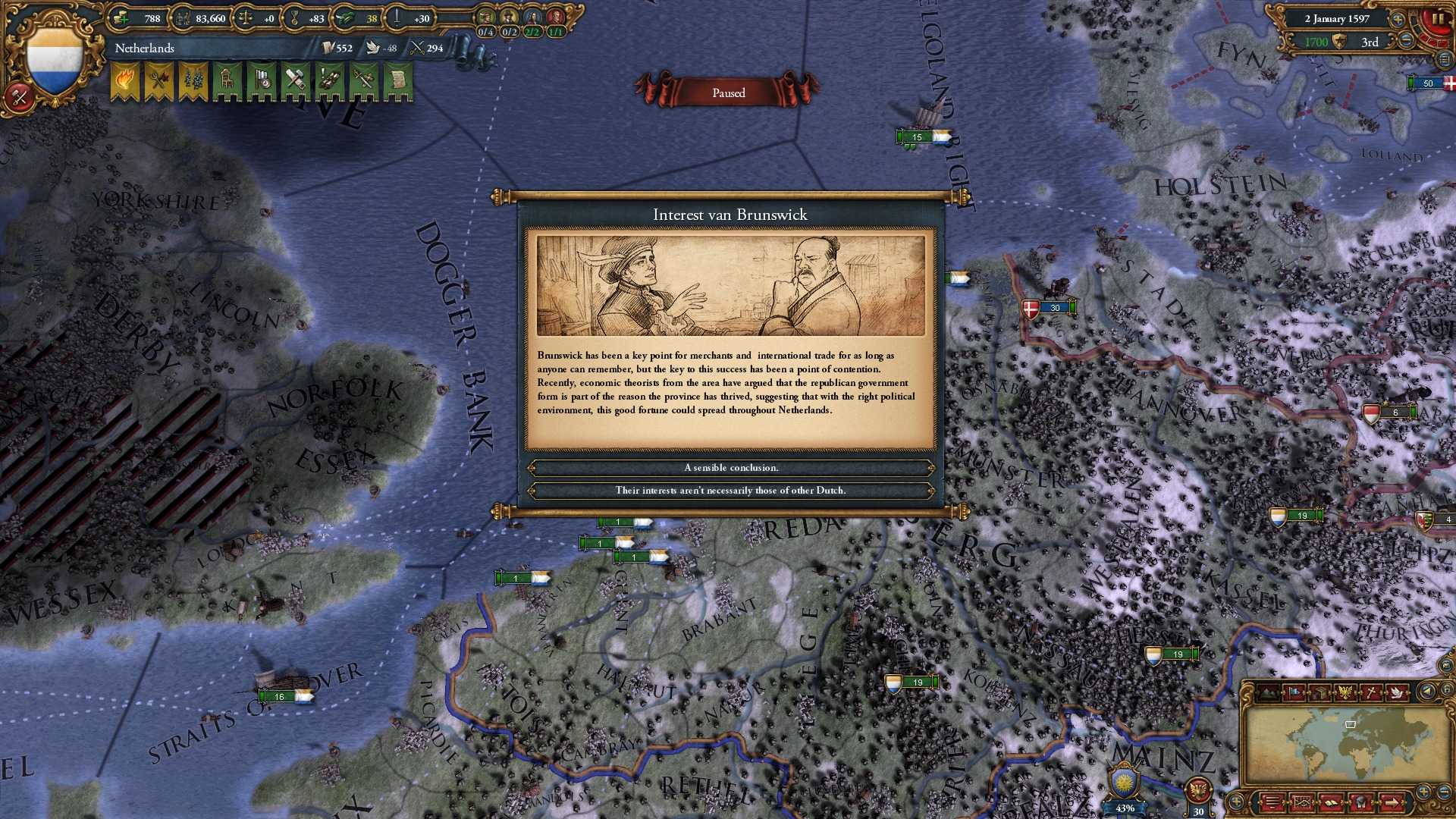Toggle pause with the pause button
The height and width of the screenshot is (819, 1456).
[x=1438, y=19]
